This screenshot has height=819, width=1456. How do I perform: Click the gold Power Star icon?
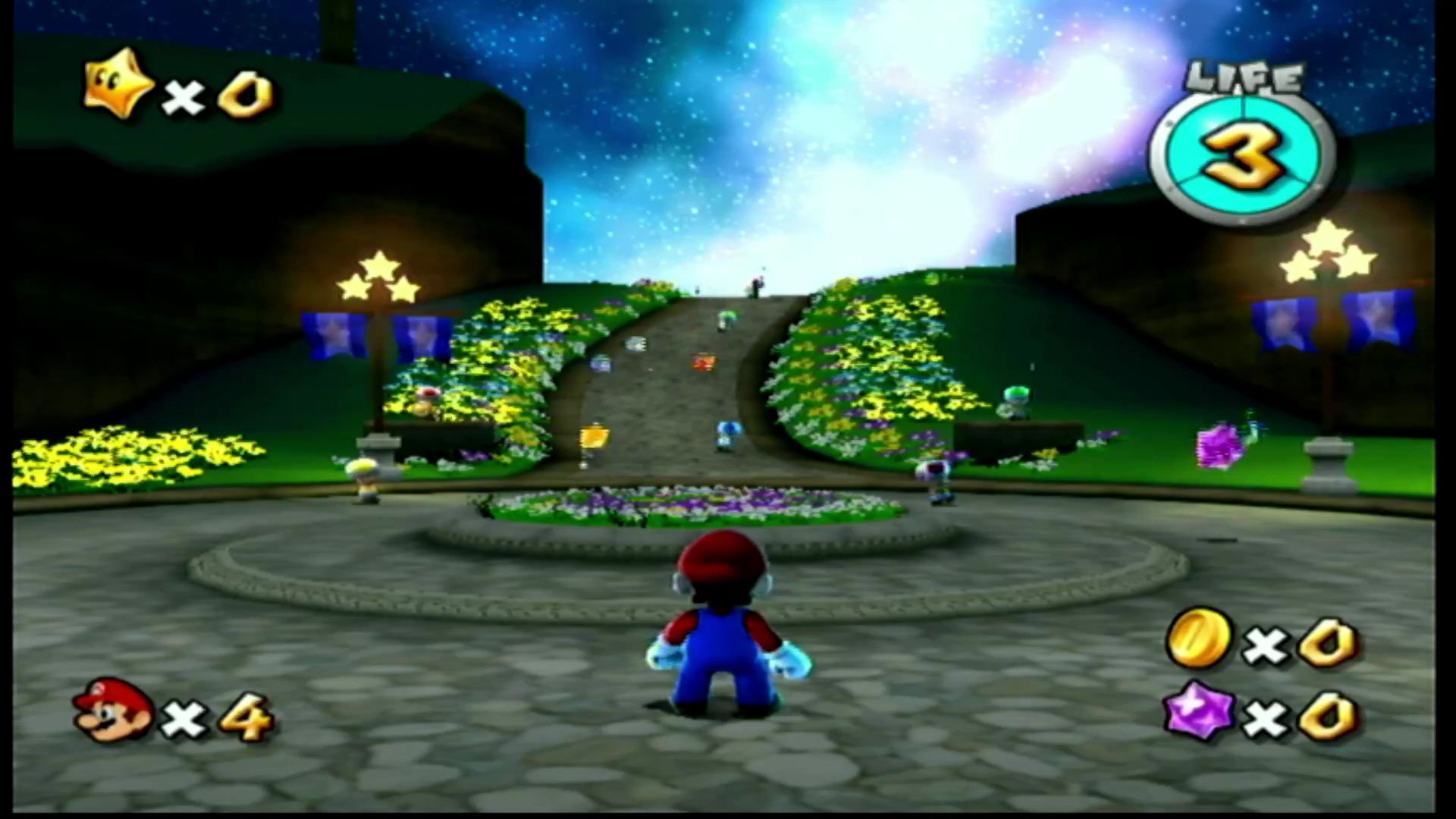pos(119,83)
